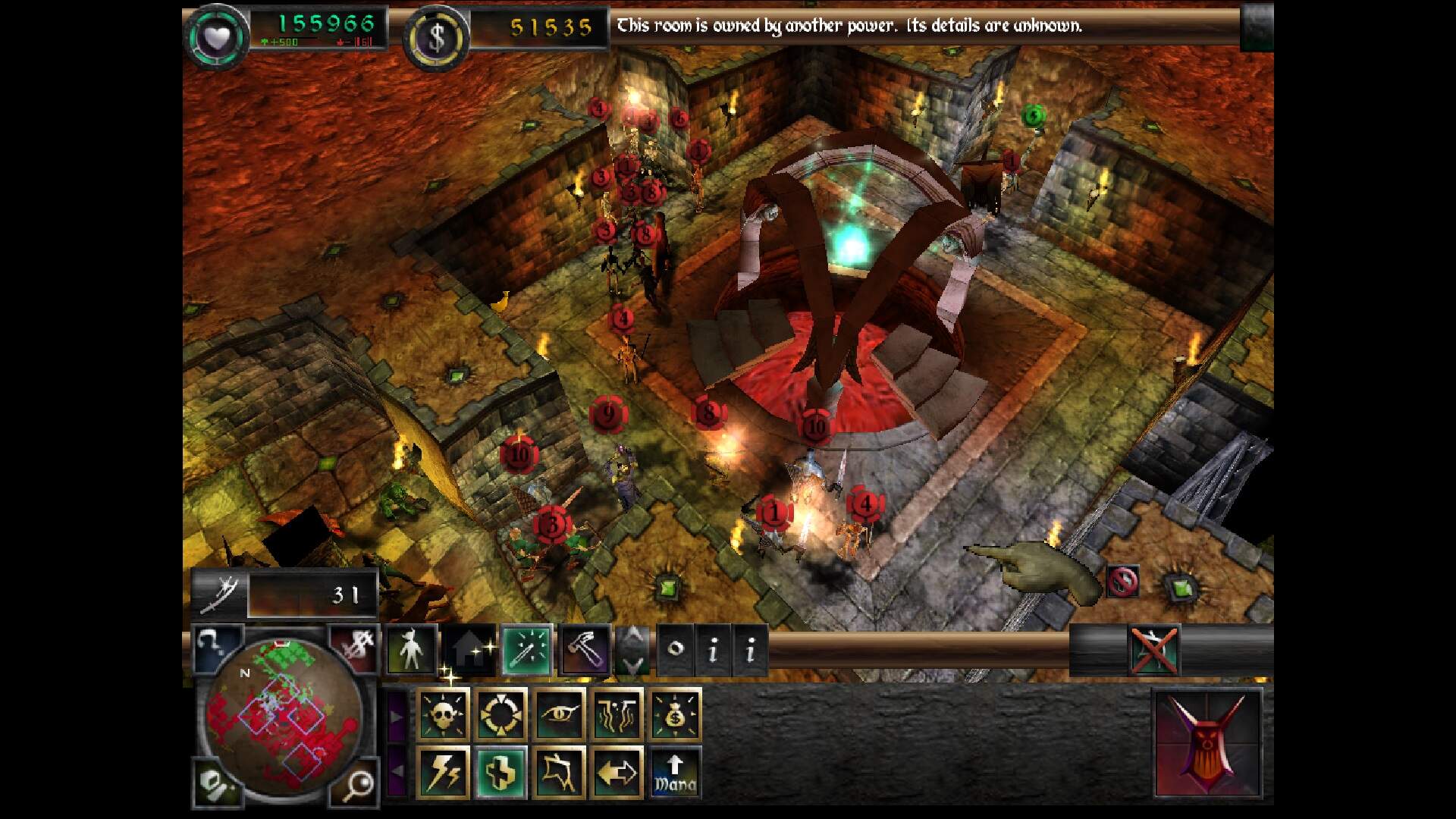Choose the Sight of Evil eye spell
1456x819 pixels.
[x=560, y=714]
